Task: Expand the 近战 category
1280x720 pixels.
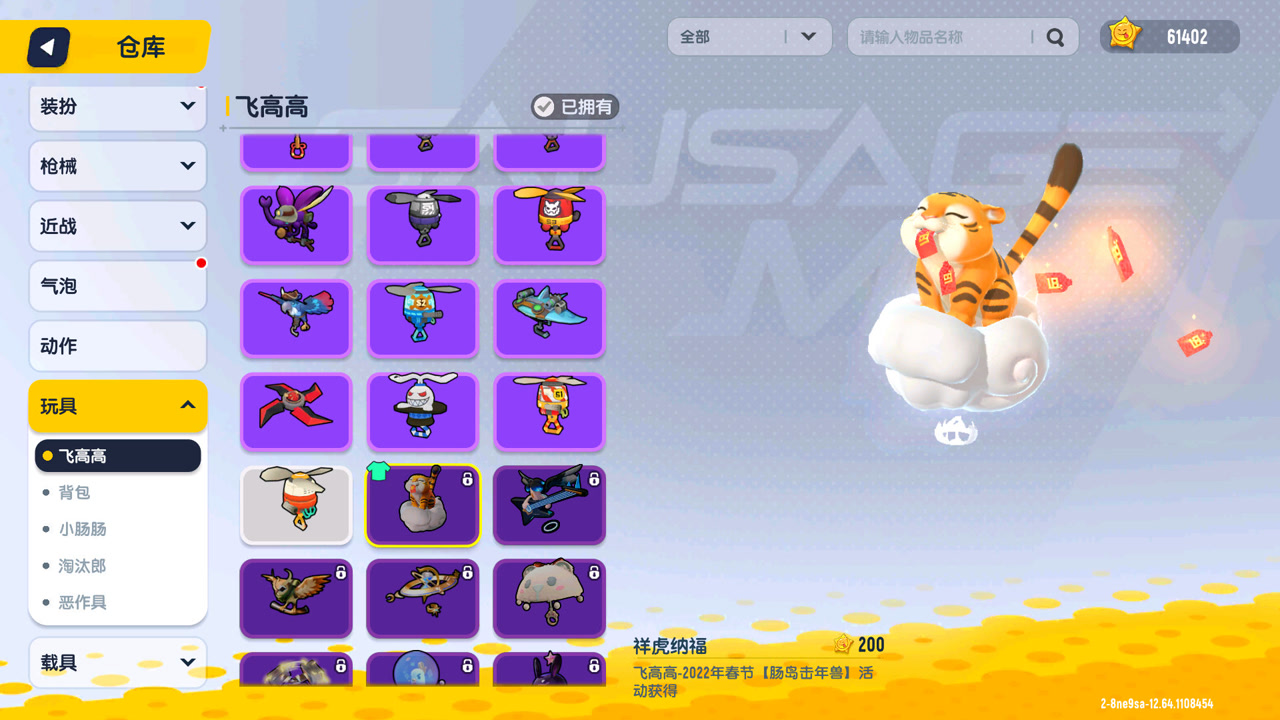Action: pyautogui.click(x=118, y=226)
